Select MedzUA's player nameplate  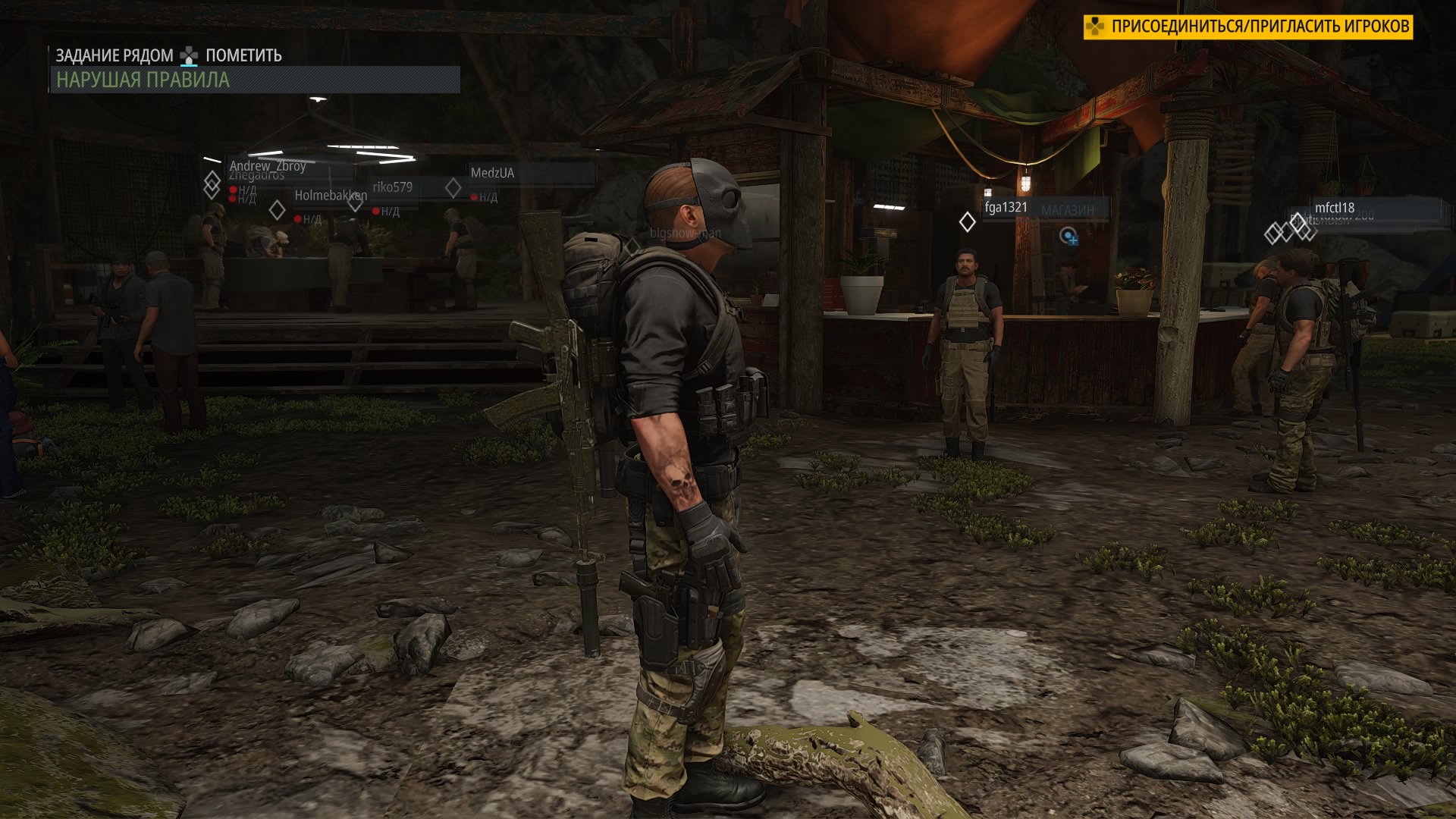pyautogui.click(x=492, y=173)
